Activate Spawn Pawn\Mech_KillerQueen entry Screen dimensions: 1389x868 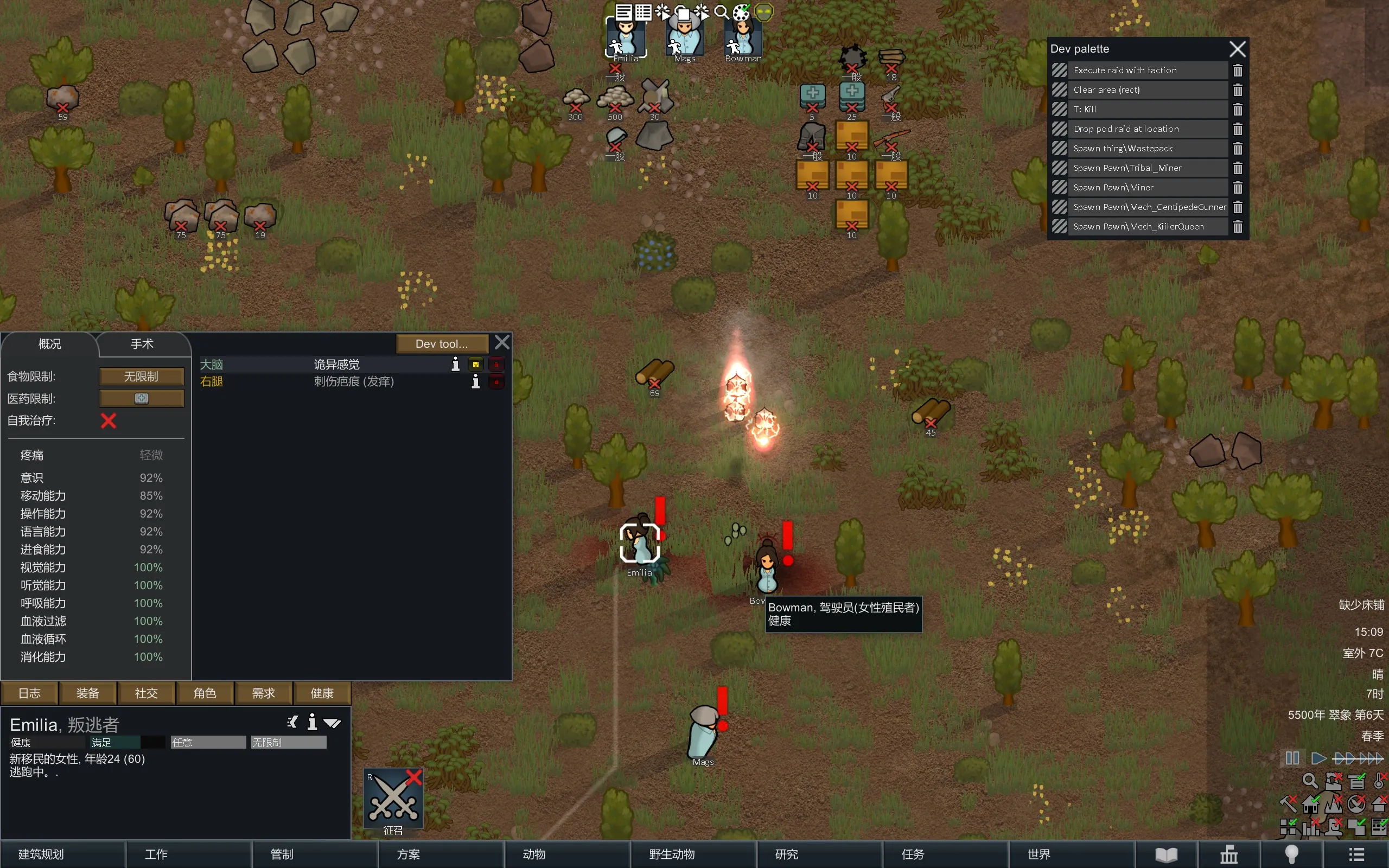[x=1147, y=227]
